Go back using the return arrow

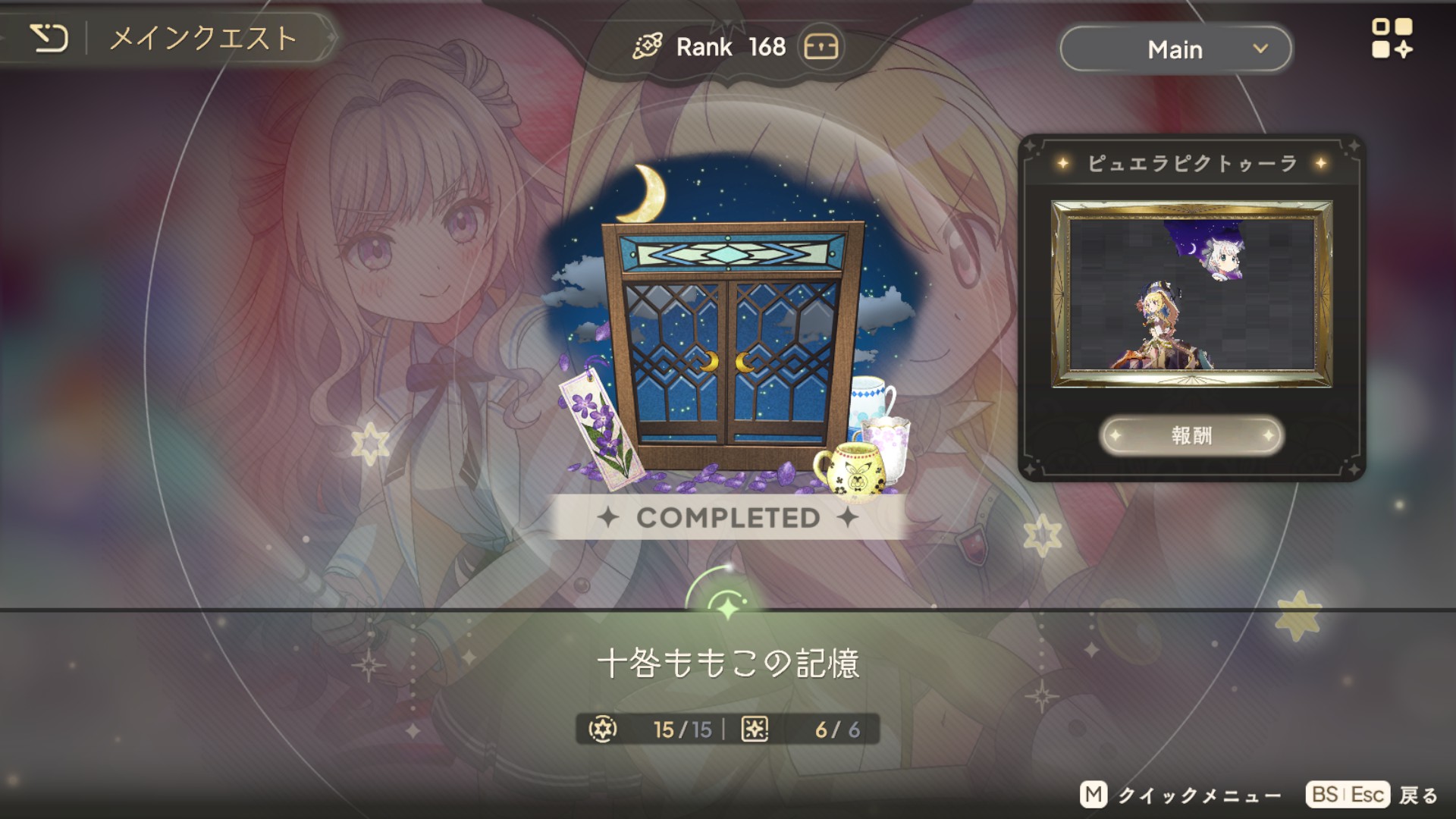pos(49,38)
